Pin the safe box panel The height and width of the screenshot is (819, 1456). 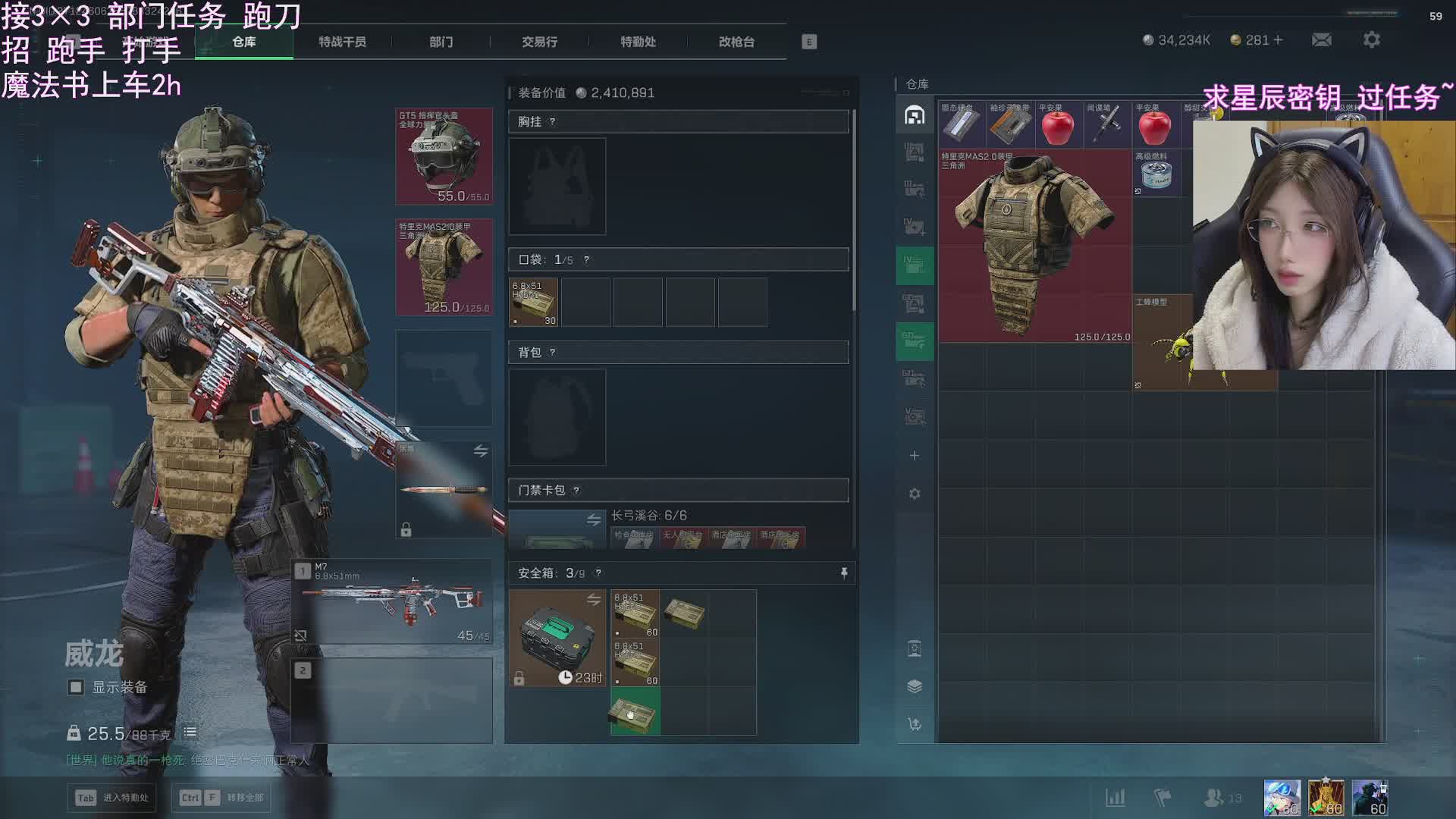(x=844, y=573)
